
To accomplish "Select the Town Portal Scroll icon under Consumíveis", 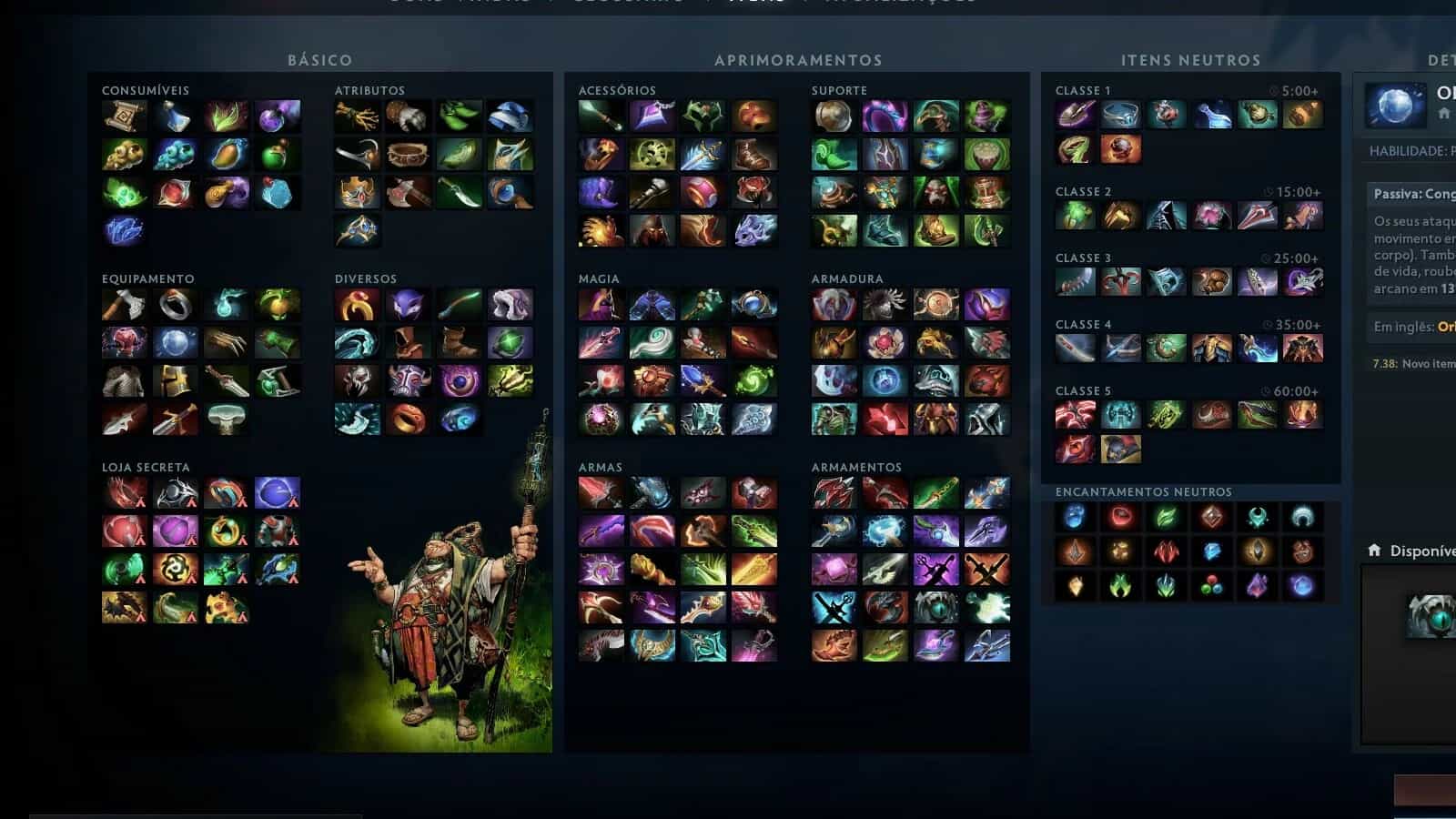I will 124,116.
